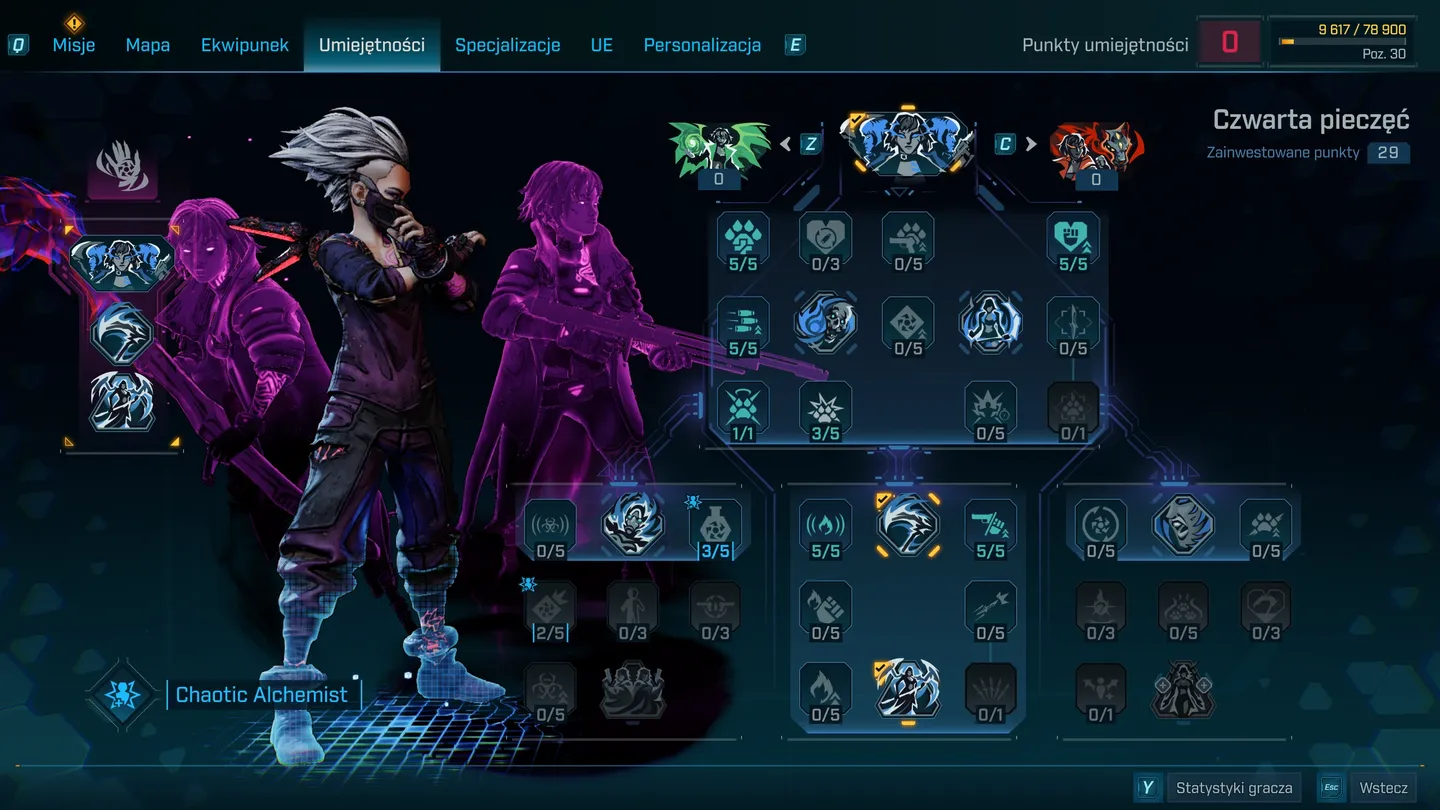
Task: Select the 5/5 flame skill in middle branch
Action: click(x=825, y=527)
